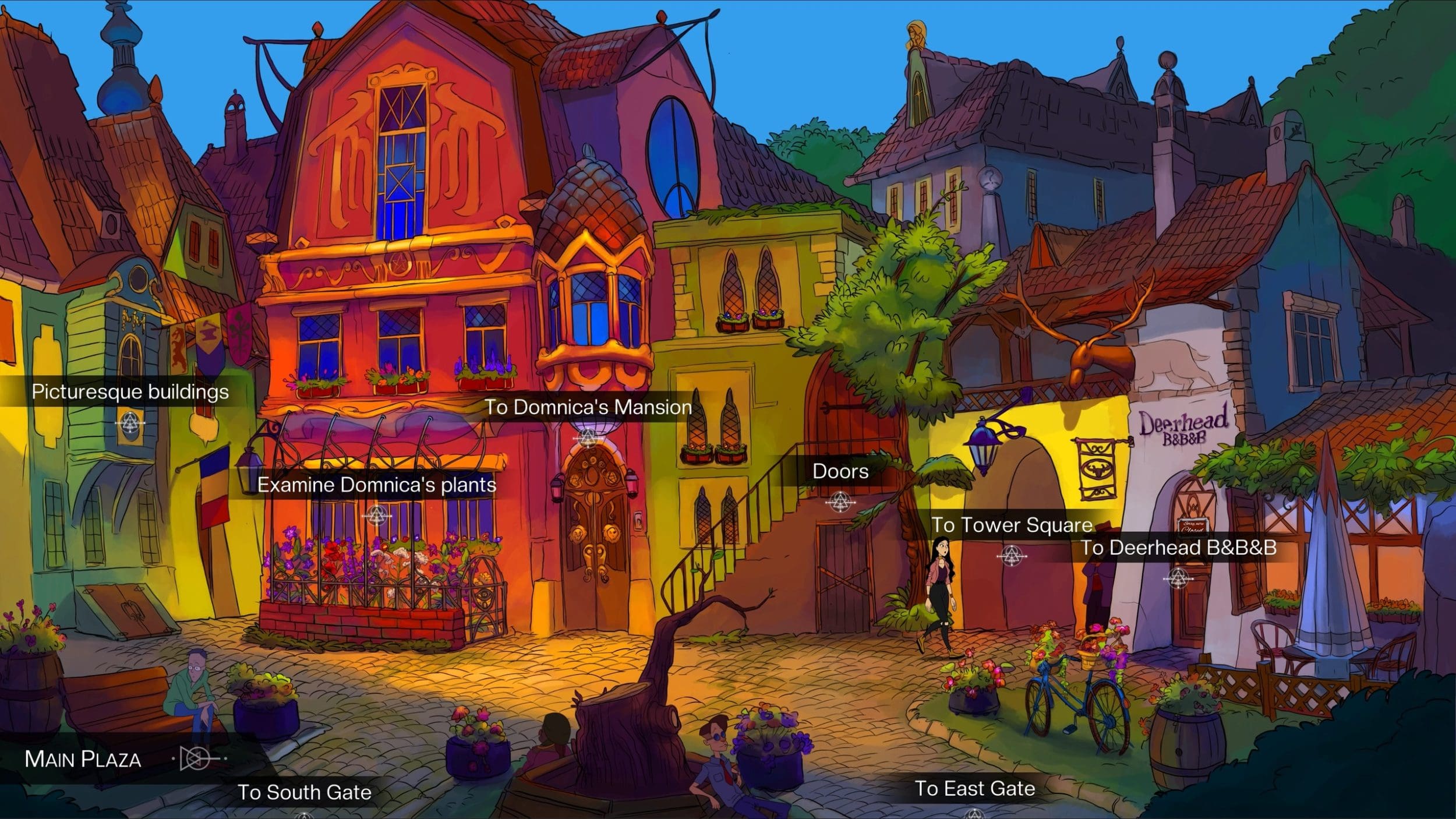Select the To South Gate exit
This screenshot has height=819, width=1456.
(x=304, y=792)
